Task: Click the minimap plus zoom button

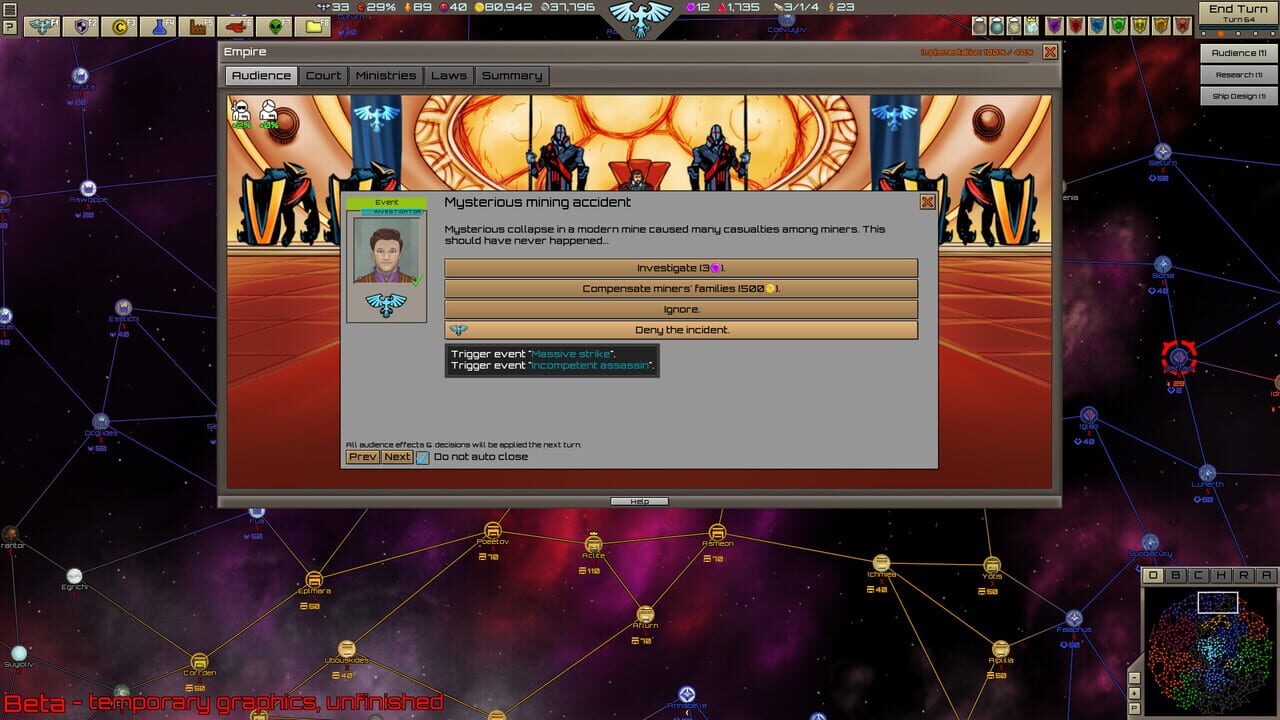Action: pos(1135,693)
